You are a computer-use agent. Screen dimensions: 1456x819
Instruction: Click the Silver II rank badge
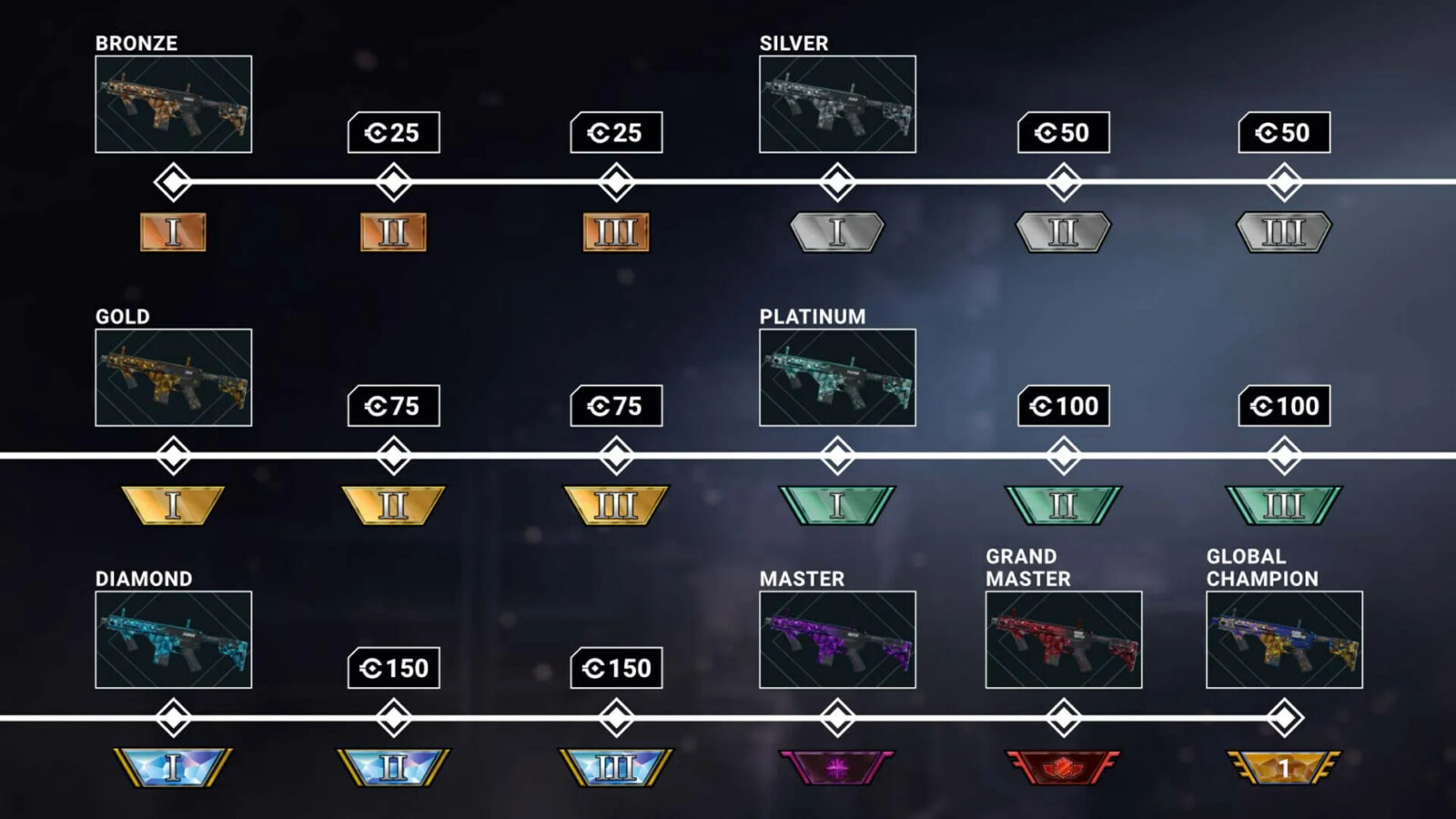point(1063,232)
